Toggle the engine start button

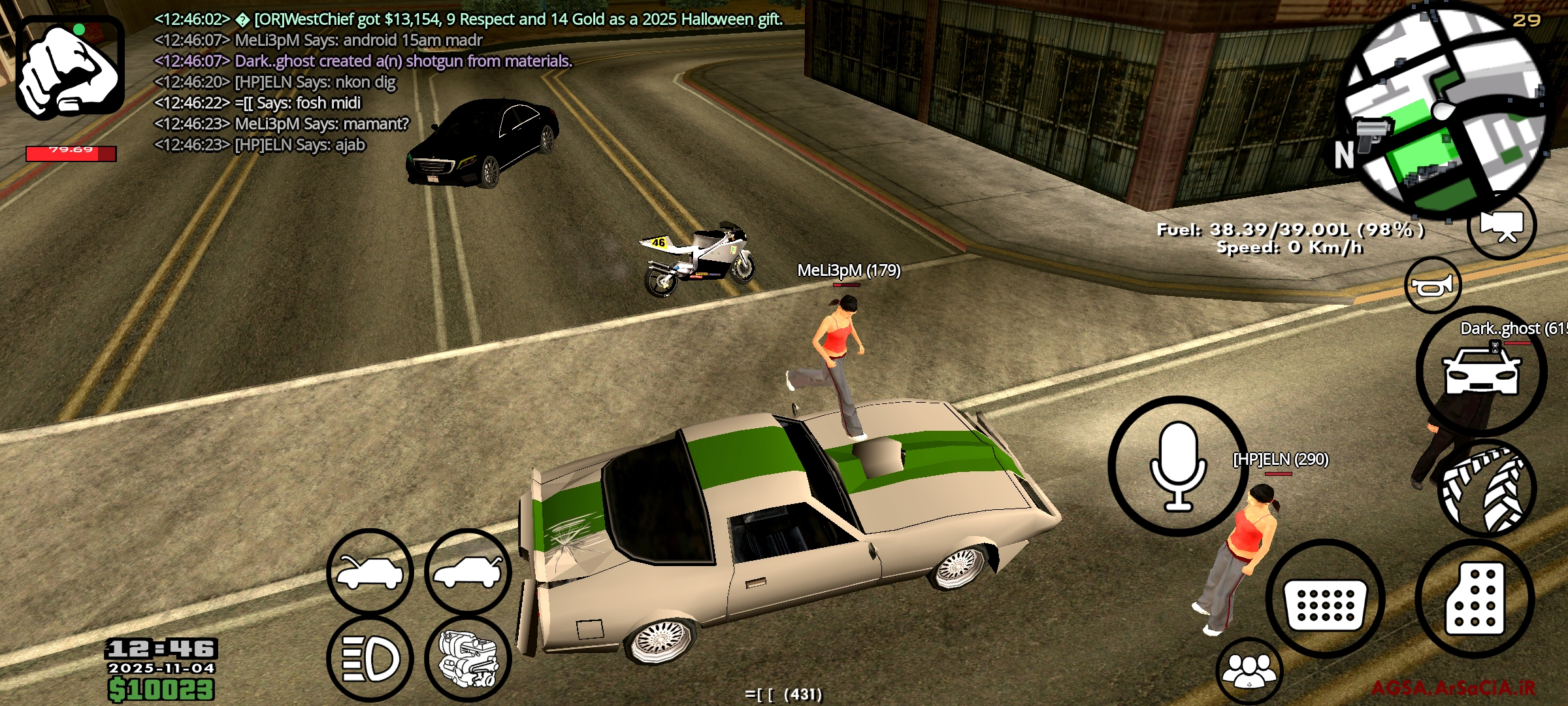tap(468, 659)
